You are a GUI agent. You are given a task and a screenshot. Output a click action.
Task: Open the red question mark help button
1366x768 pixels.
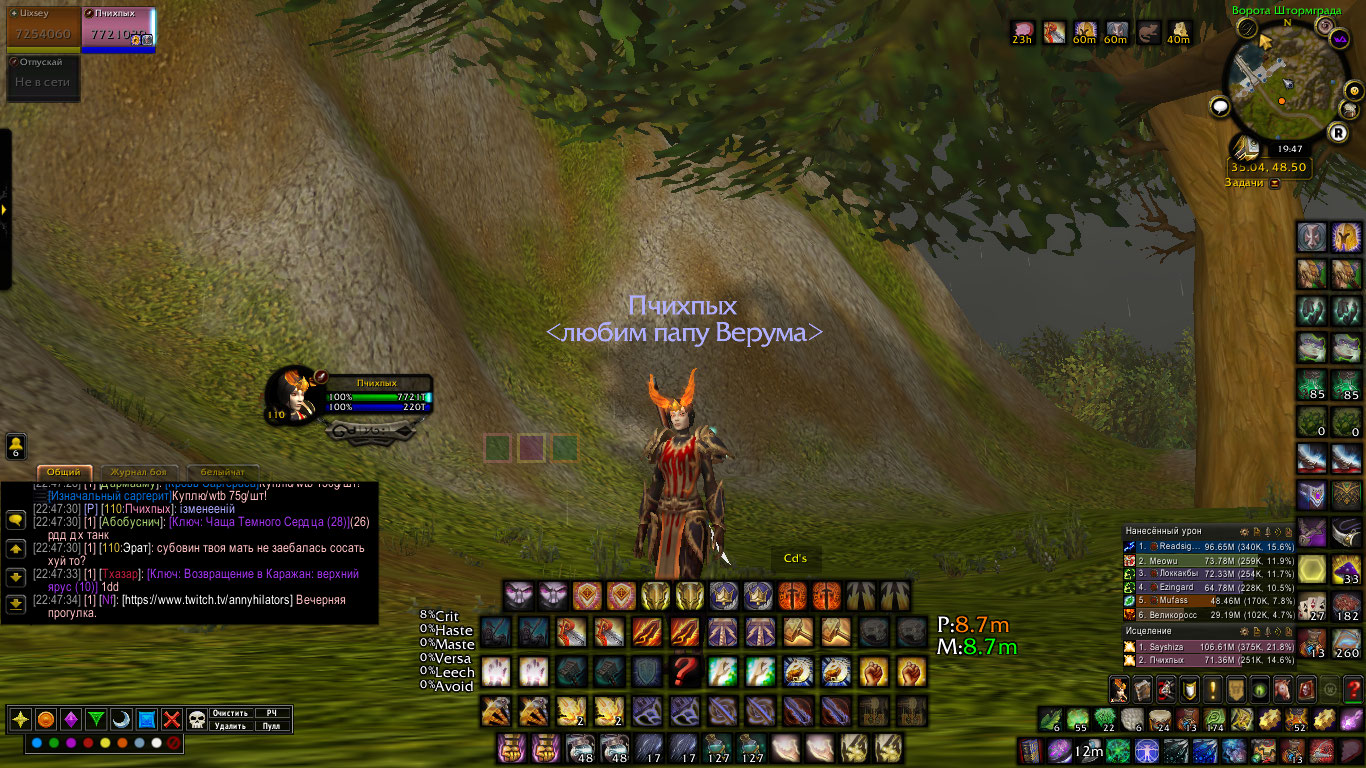click(1352, 689)
